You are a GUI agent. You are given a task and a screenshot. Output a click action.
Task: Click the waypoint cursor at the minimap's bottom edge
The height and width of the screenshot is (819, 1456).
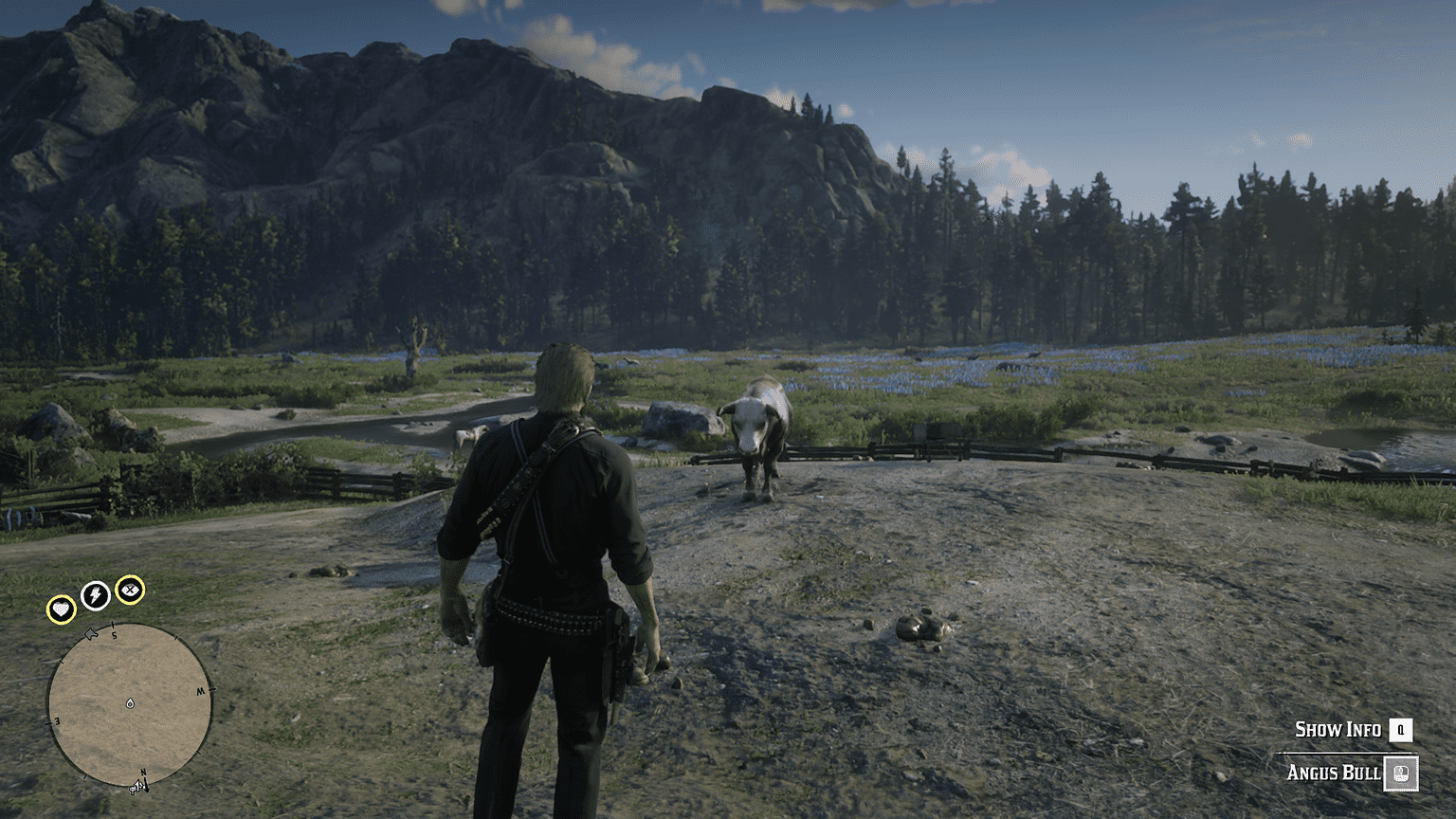tap(136, 789)
